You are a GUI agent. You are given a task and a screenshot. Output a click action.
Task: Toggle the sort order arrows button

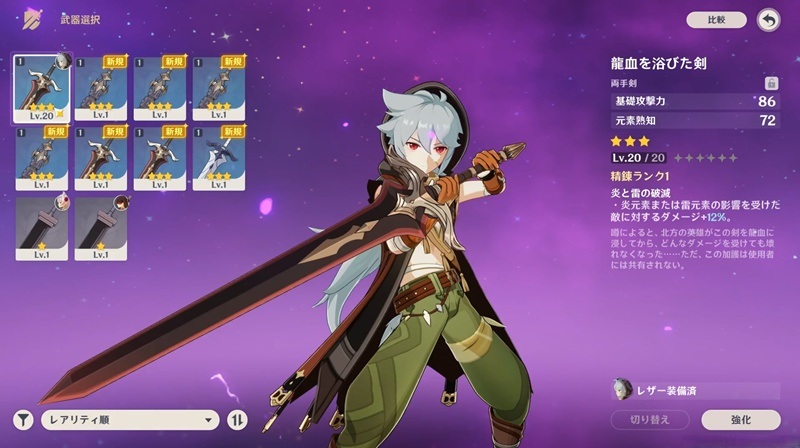(238, 420)
